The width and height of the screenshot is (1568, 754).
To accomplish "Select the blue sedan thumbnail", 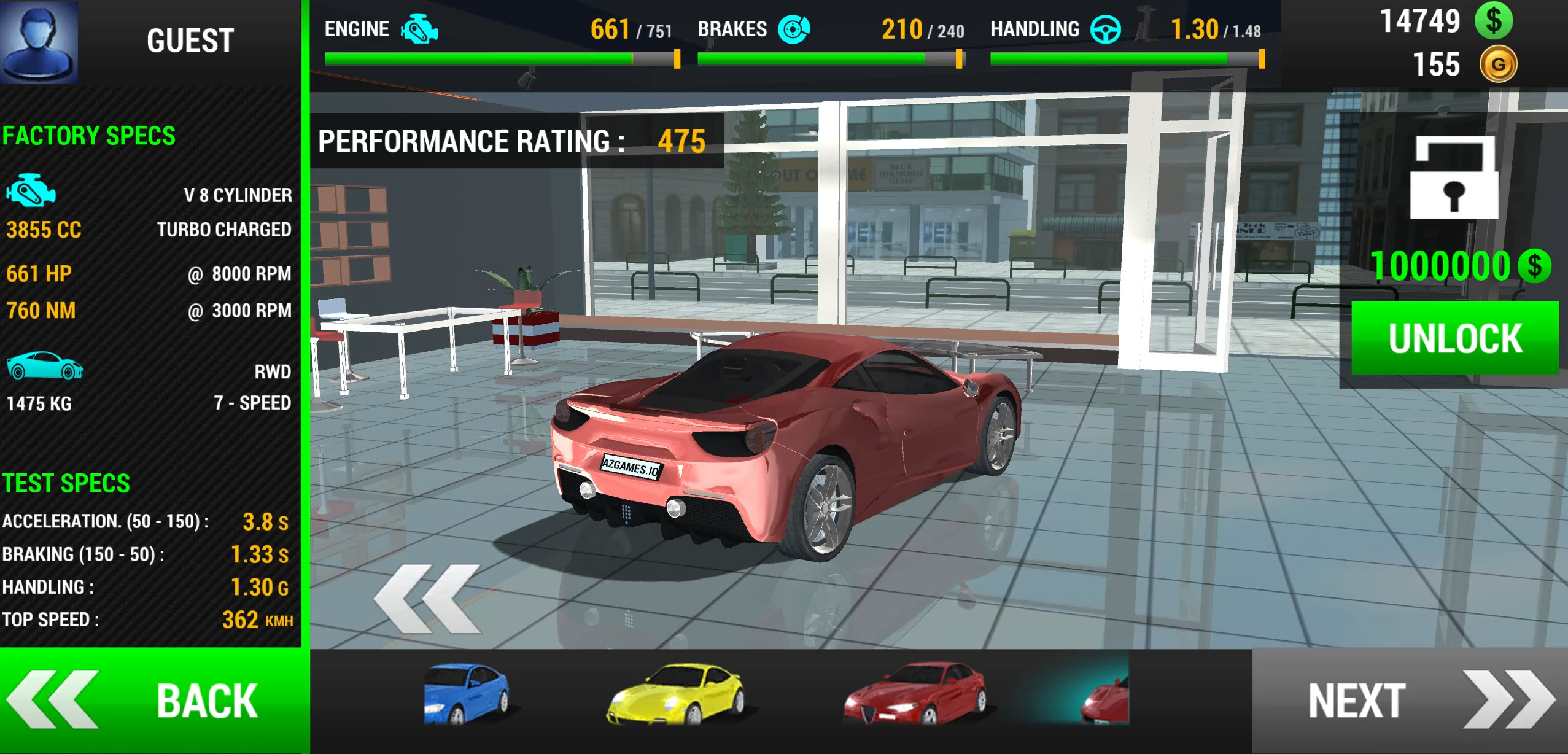I will point(466,693).
